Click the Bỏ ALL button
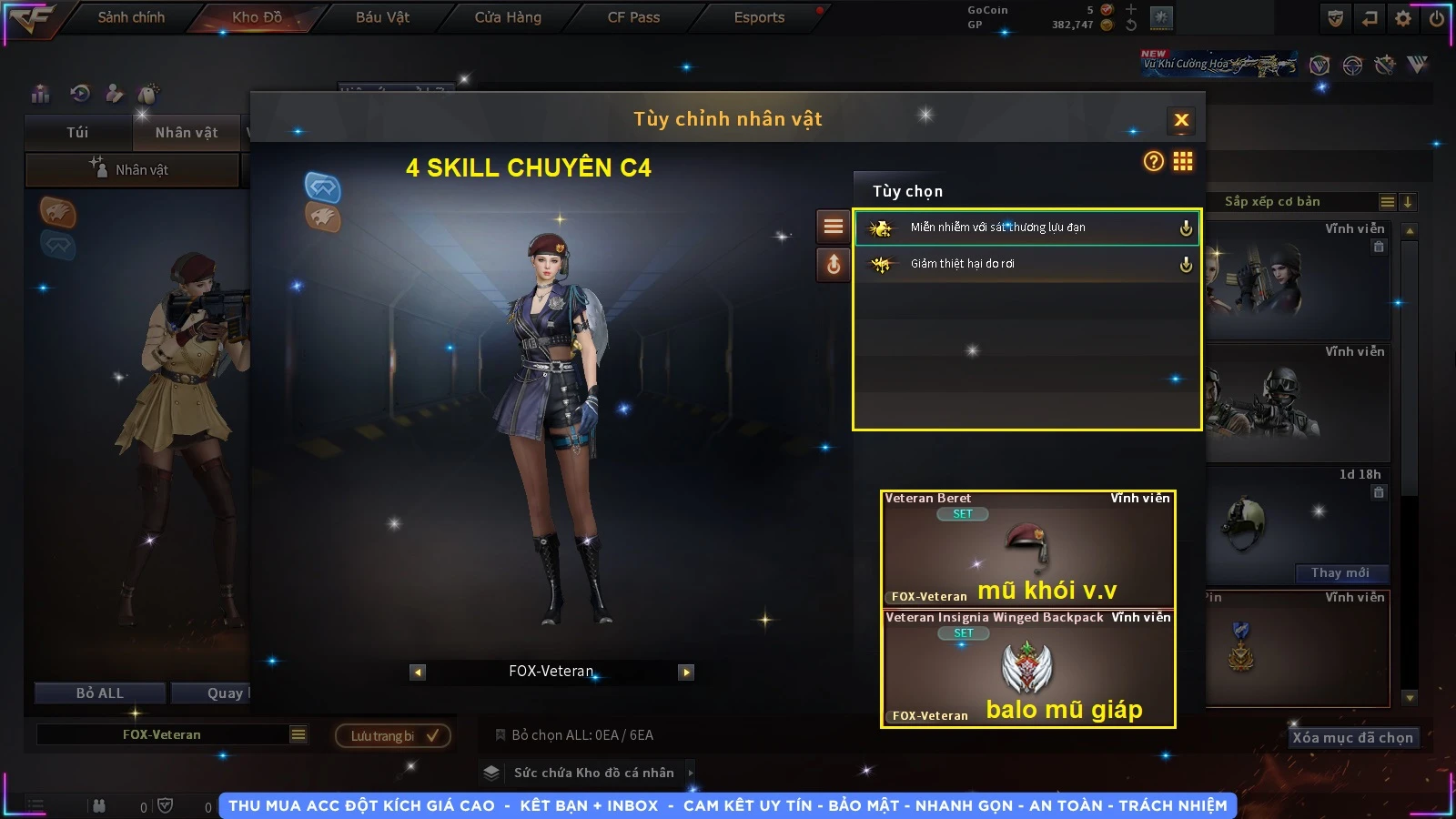The width and height of the screenshot is (1456, 819). [100, 693]
